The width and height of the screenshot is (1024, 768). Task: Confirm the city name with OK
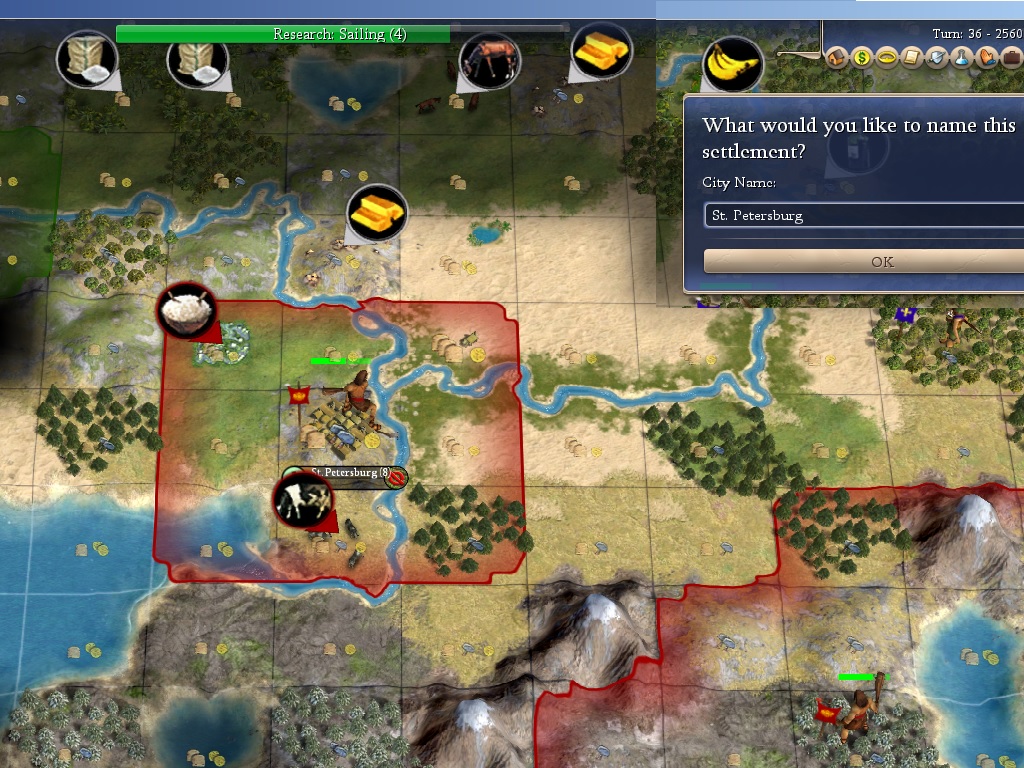(882, 262)
